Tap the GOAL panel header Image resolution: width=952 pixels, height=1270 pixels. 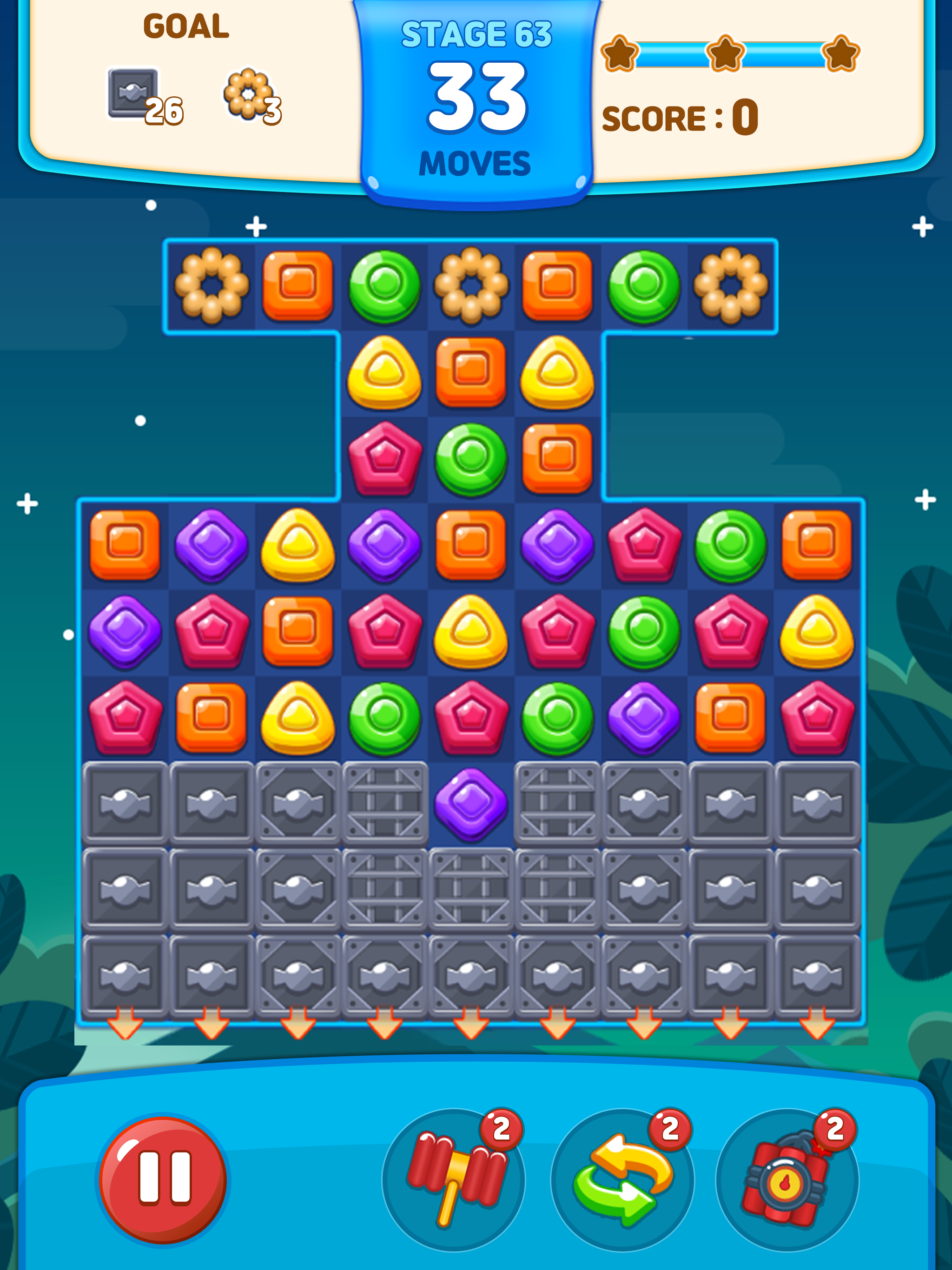coord(186,26)
